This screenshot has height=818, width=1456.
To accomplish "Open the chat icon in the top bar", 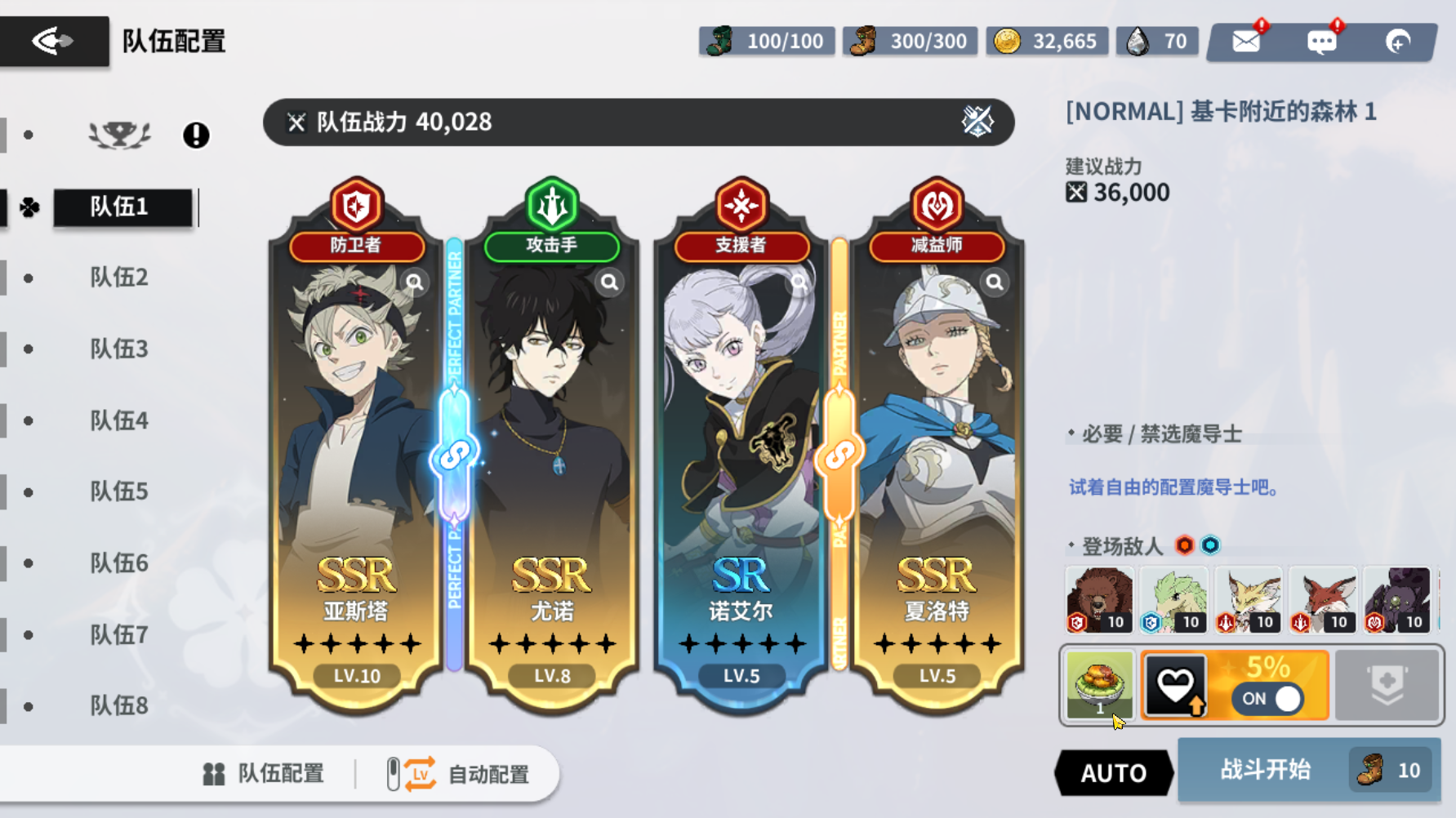I will [x=1321, y=40].
